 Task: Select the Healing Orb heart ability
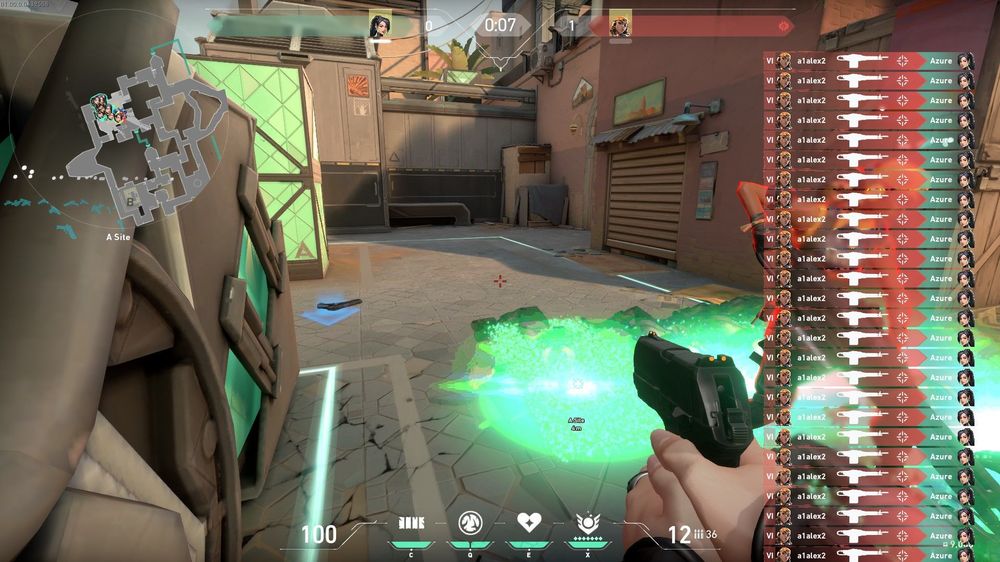click(529, 522)
